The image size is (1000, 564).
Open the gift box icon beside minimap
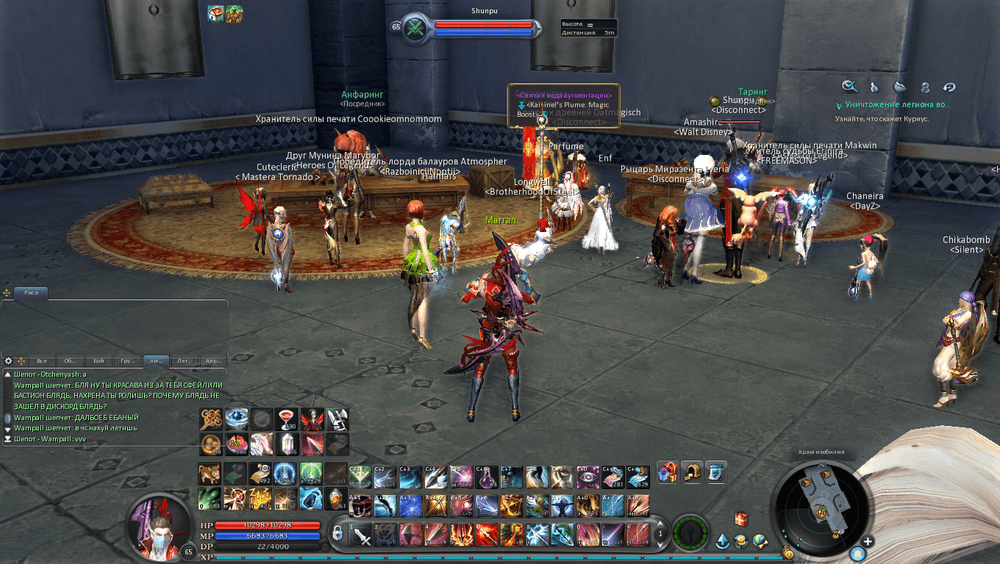click(741, 518)
